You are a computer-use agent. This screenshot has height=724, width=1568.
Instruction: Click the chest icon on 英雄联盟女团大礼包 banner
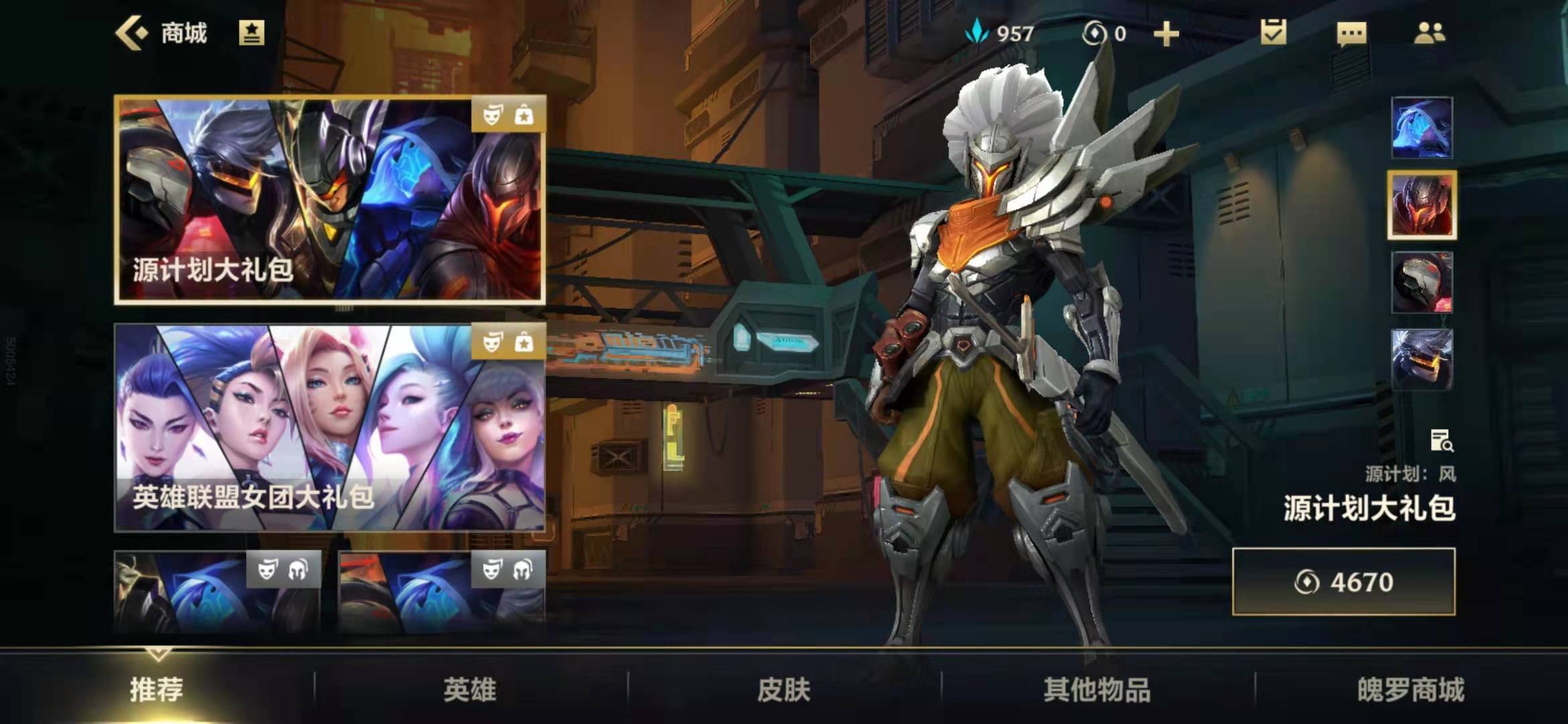point(525,344)
